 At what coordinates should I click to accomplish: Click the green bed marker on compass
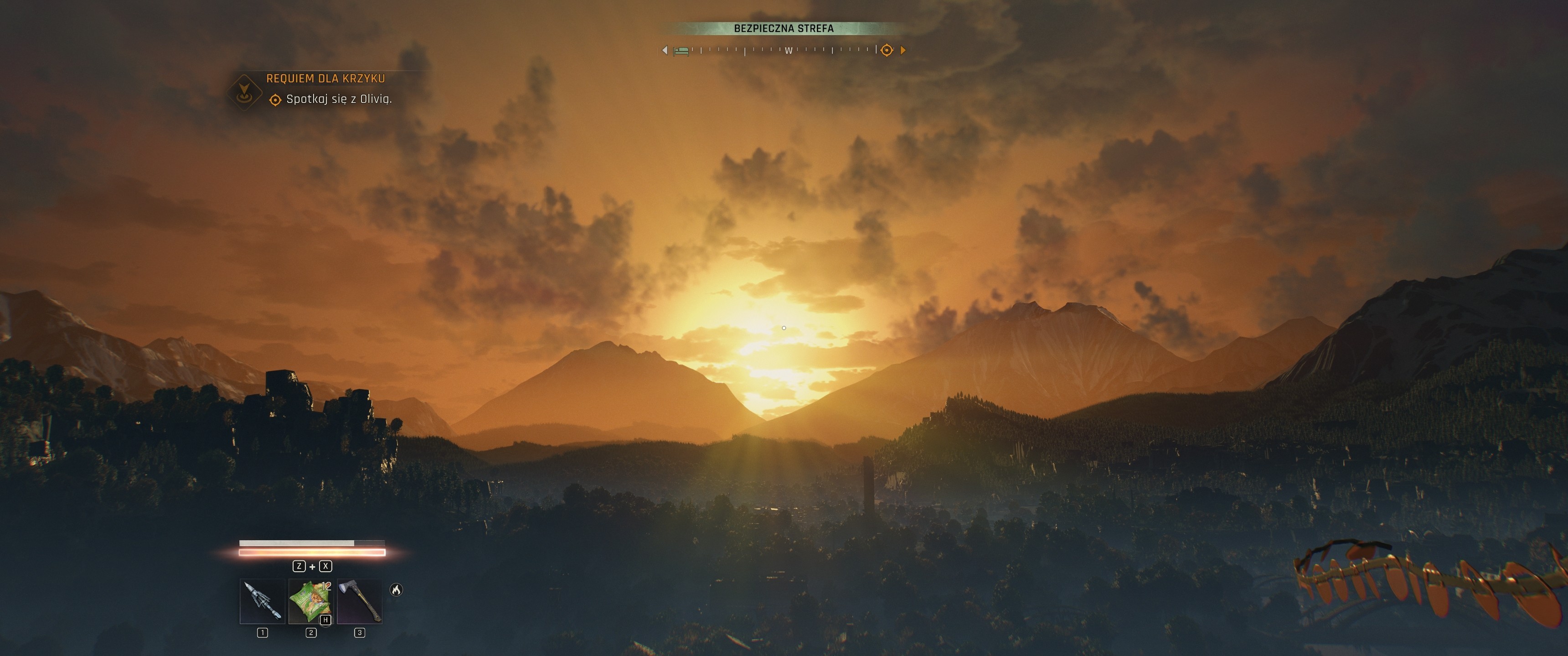pos(682,51)
